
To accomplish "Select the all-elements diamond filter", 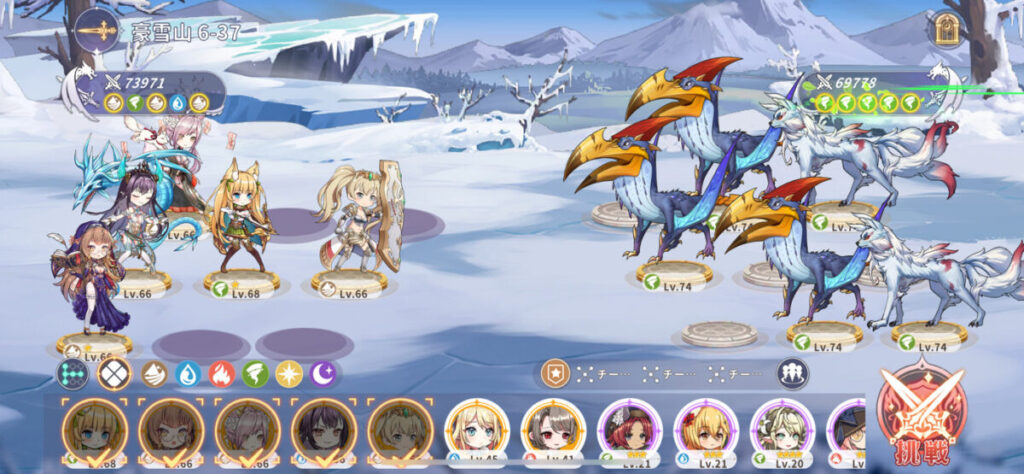I will pyautogui.click(x=114, y=374).
